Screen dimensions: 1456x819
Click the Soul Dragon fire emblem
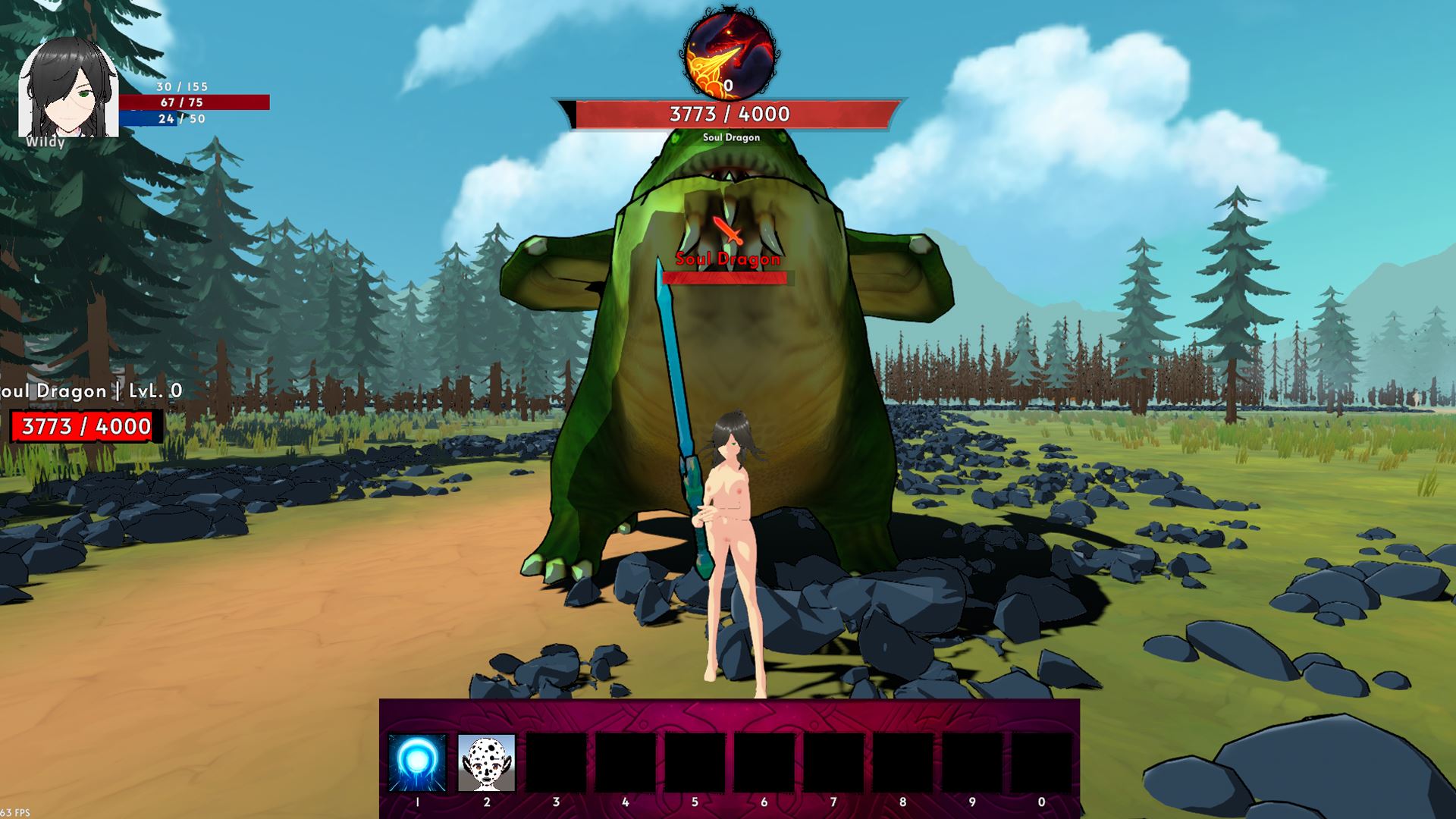[x=730, y=55]
